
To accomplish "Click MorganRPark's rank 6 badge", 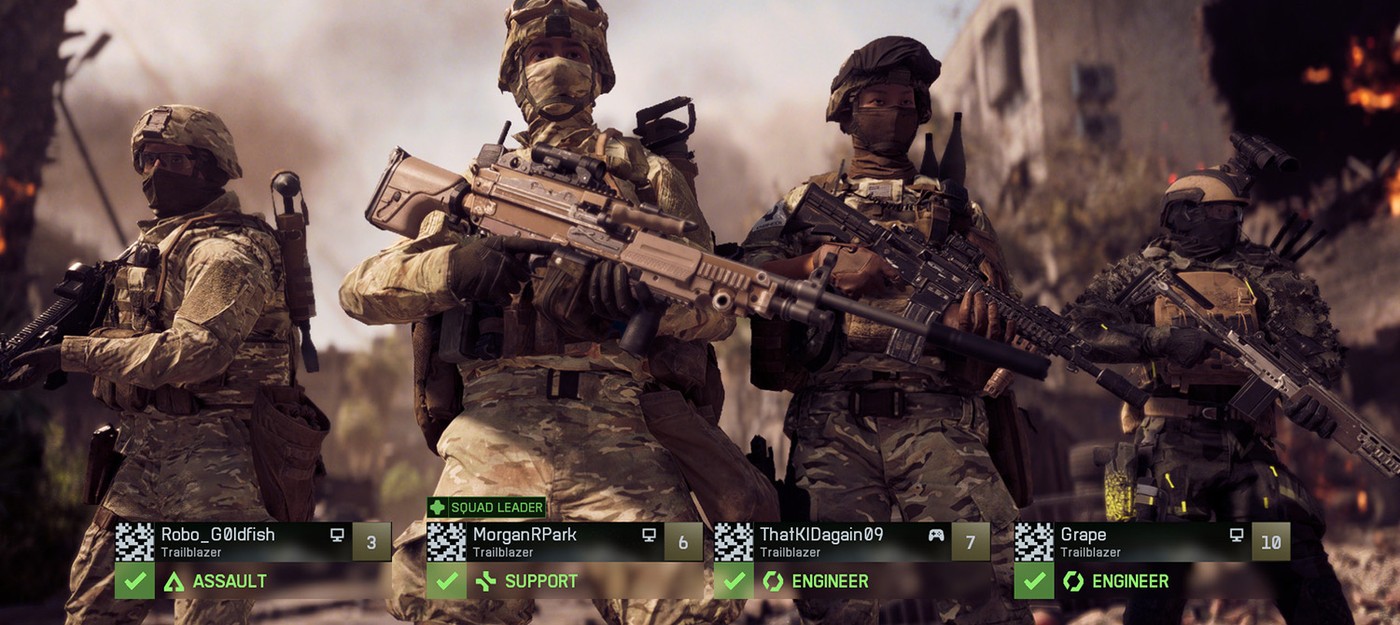I will point(683,542).
